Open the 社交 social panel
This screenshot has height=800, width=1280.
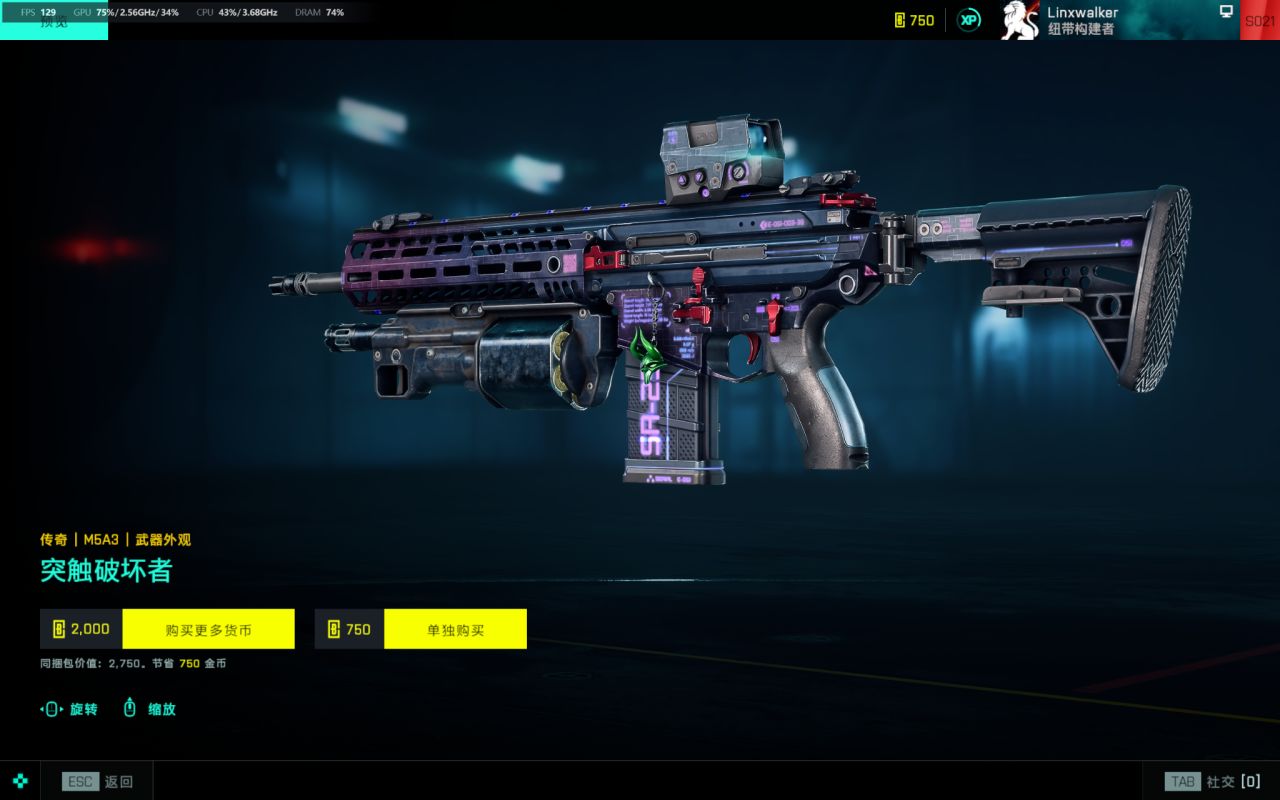[1213, 781]
